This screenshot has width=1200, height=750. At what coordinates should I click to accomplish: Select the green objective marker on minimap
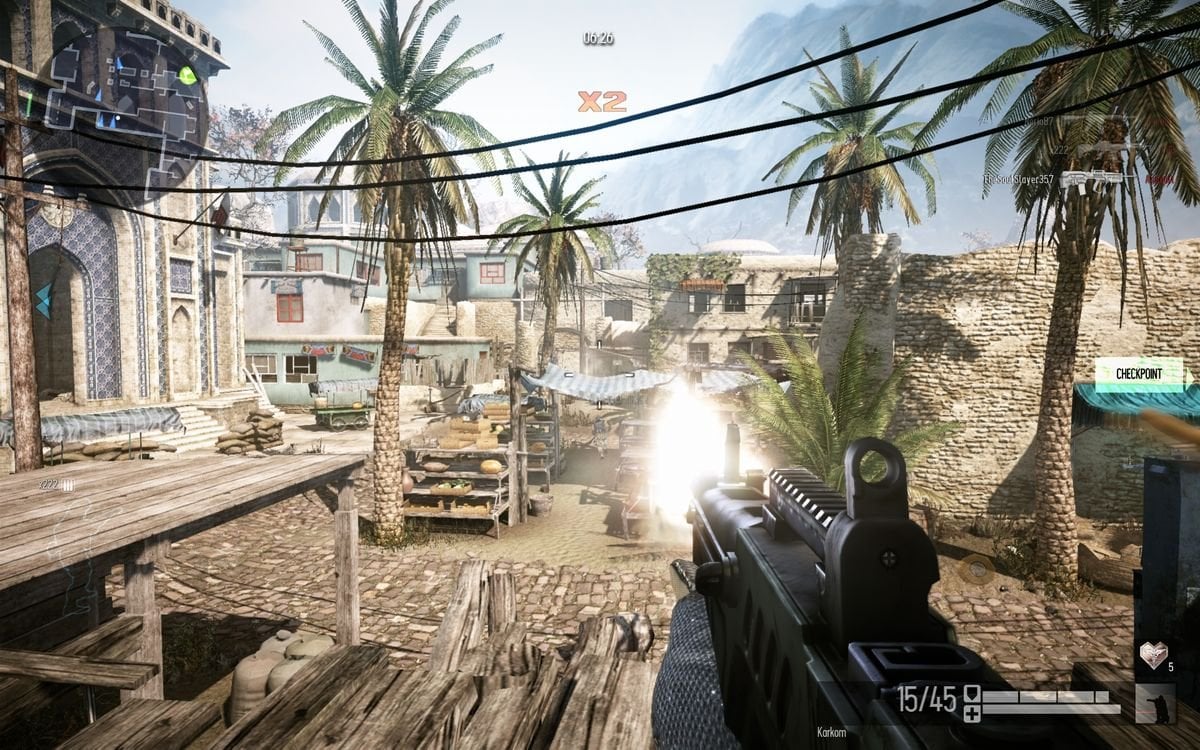pyautogui.click(x=187, y=74)
